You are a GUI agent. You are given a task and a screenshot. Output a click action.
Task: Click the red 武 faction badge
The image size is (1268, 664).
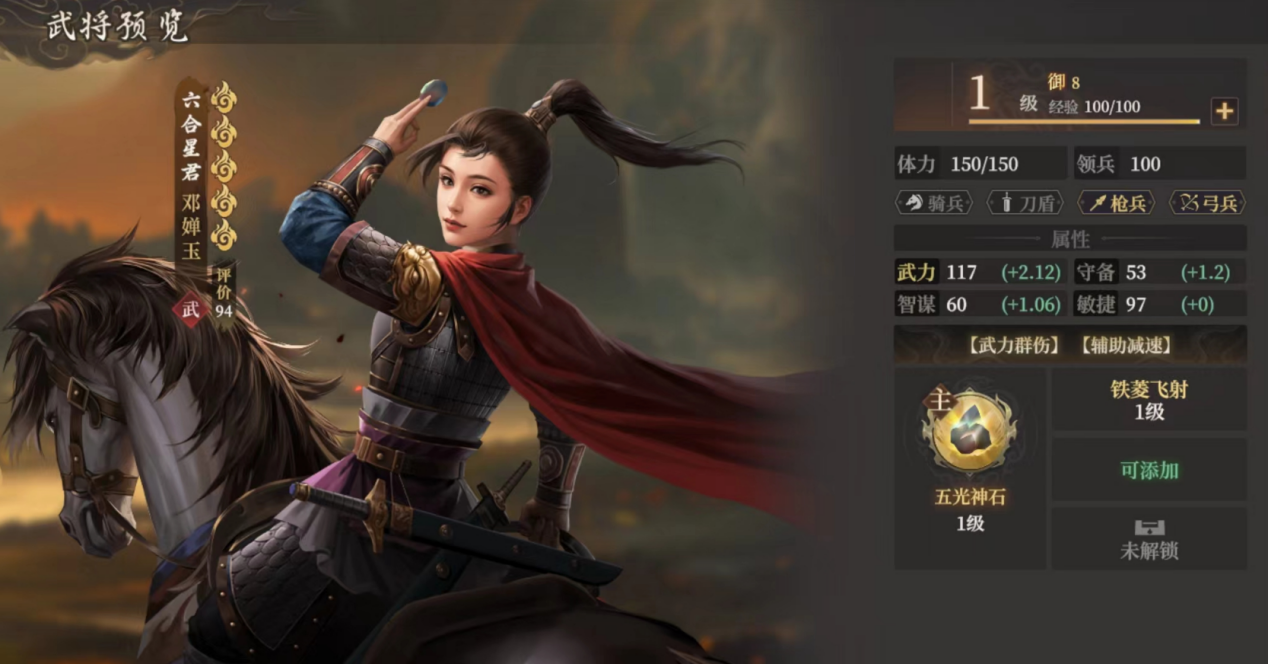pyautogui.click(x=190, y=310)
